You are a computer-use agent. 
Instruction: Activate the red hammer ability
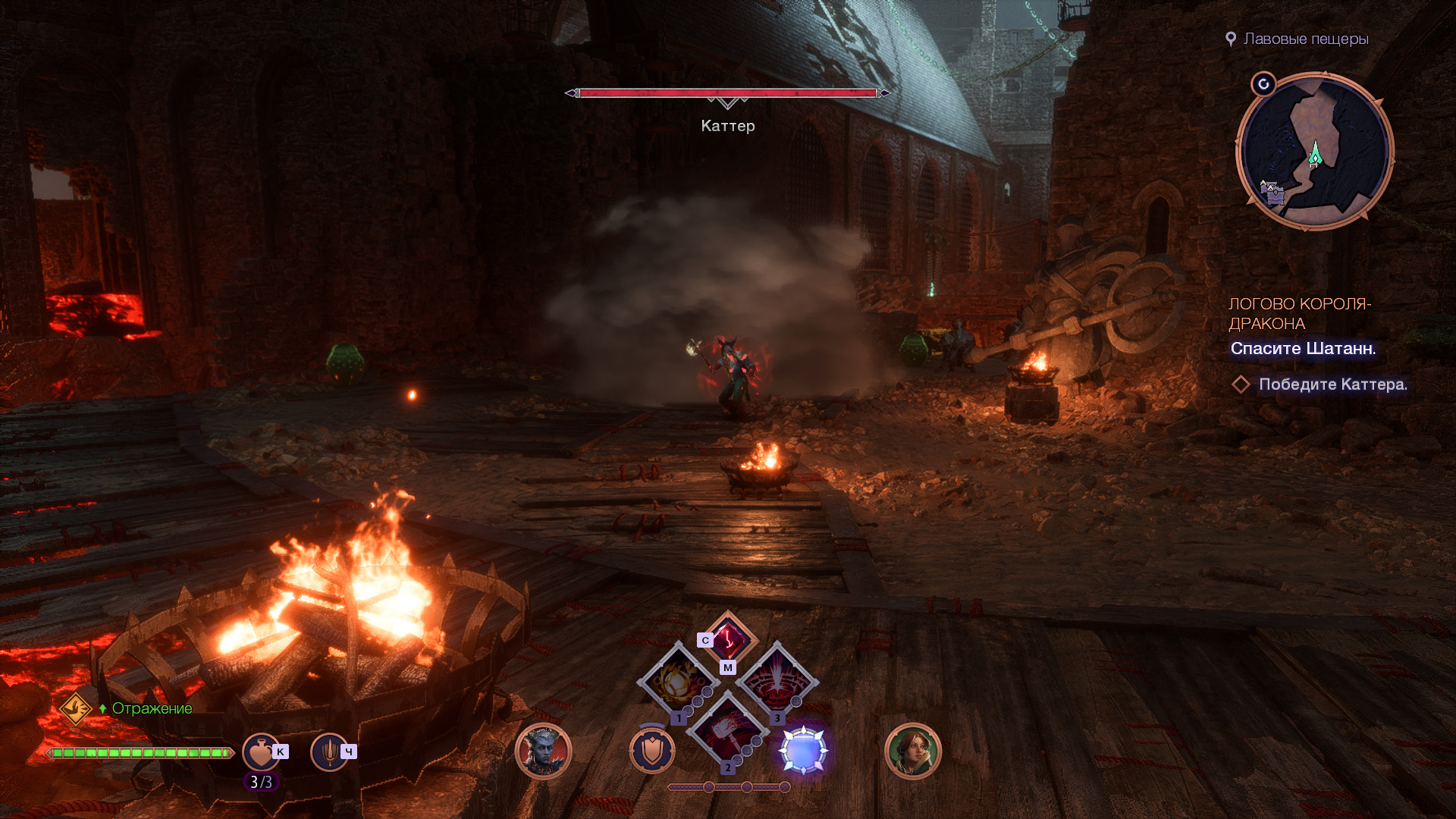click(x=727, y=731)
